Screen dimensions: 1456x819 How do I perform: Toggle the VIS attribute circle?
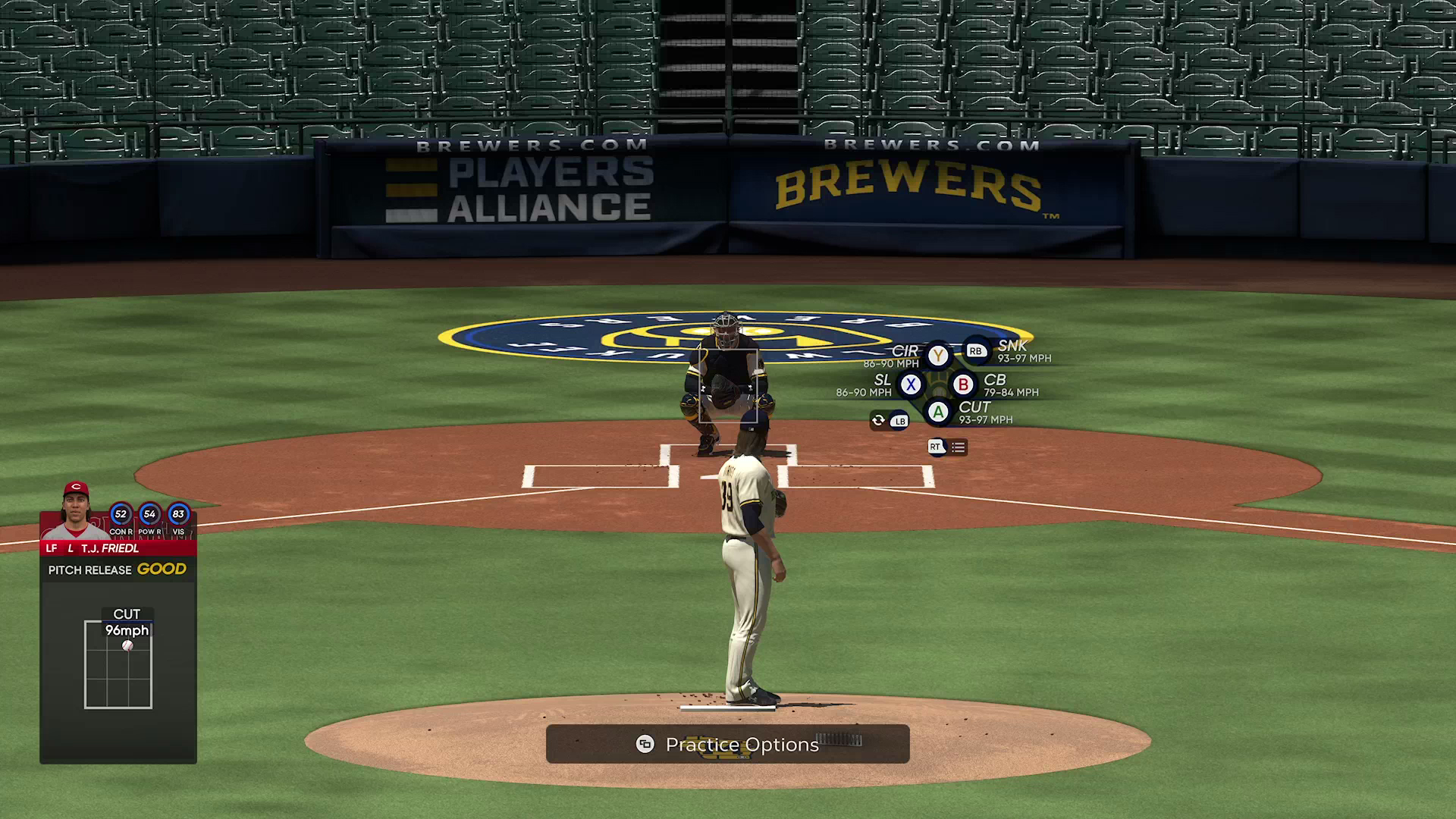[178, 515]
